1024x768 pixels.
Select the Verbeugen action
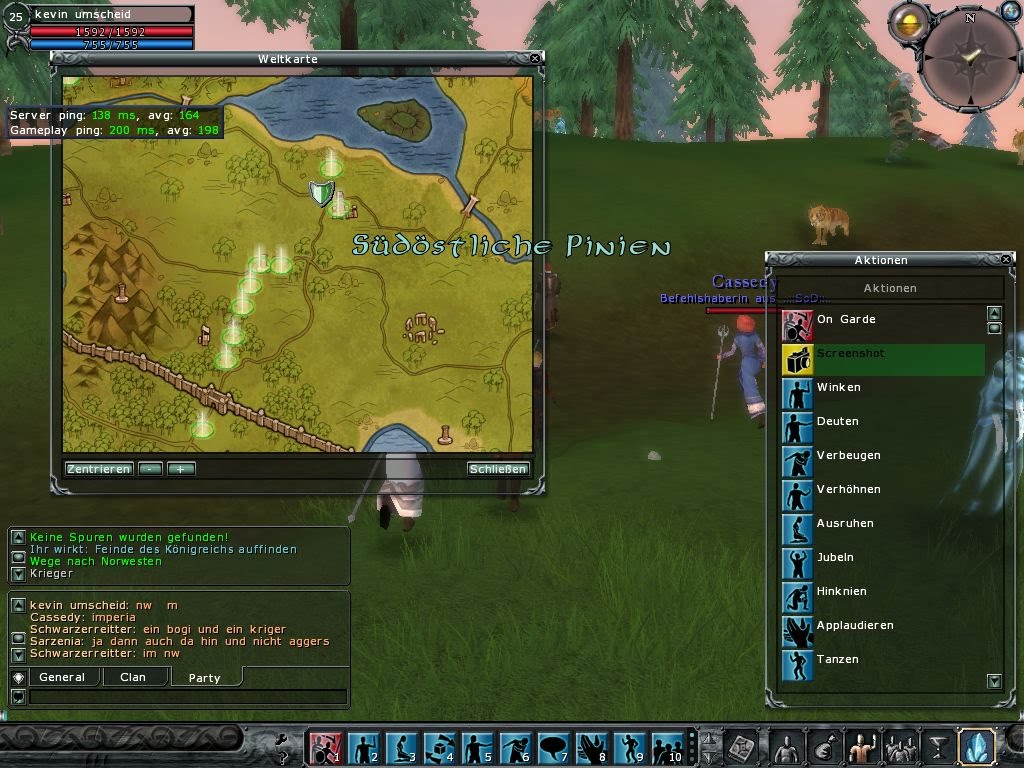point(848,456)
